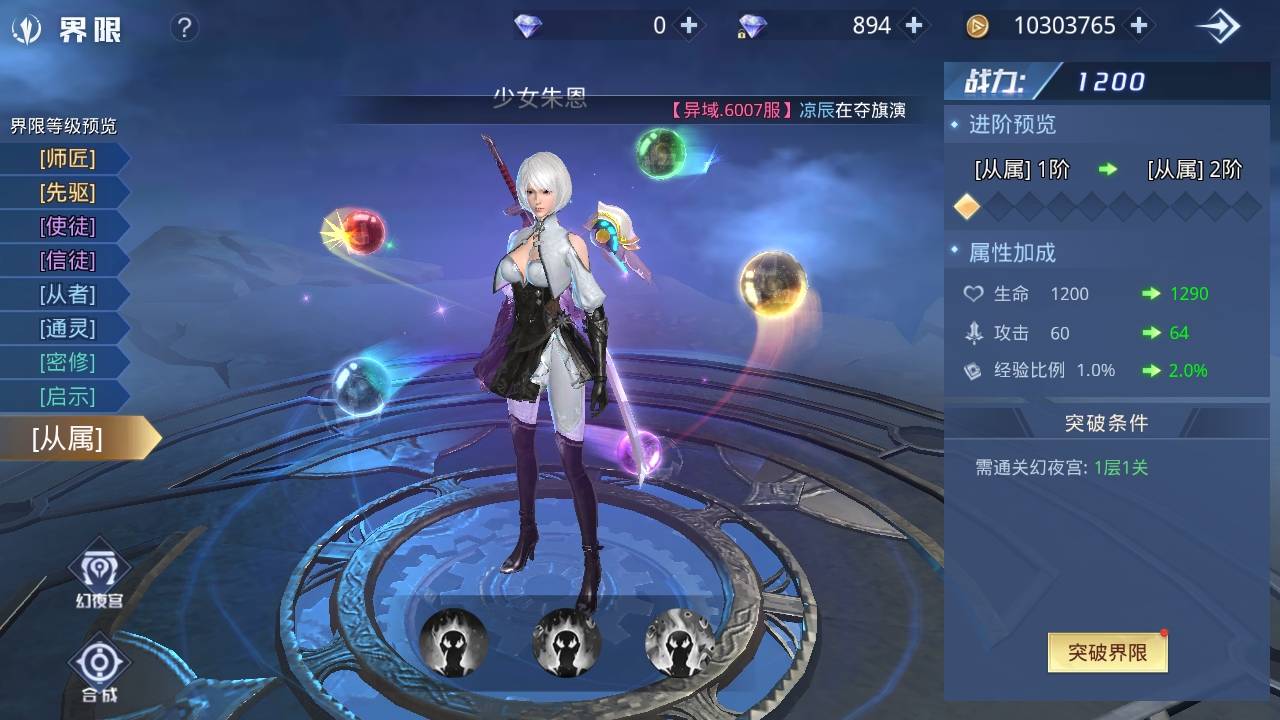Switch to the [使徒] level tab

pos(67,226)
